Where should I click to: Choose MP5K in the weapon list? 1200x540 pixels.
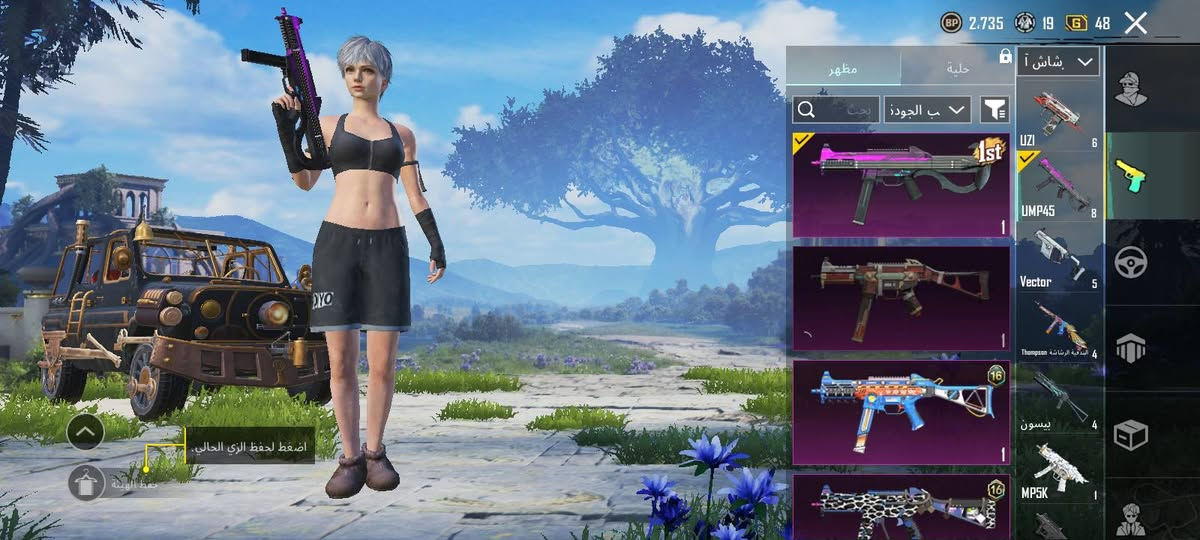coord(1059,468)
